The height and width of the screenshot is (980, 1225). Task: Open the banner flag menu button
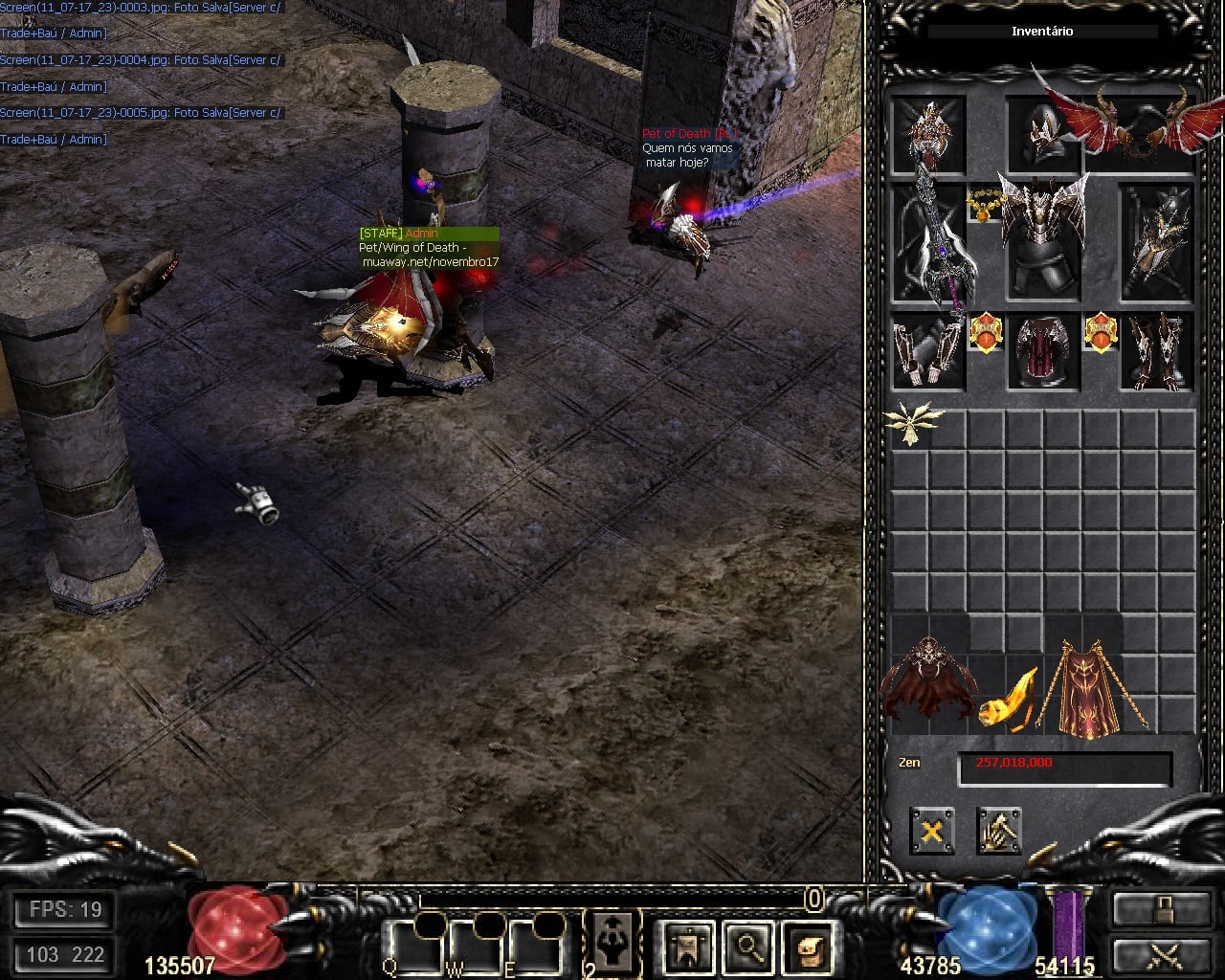(688, 946)
